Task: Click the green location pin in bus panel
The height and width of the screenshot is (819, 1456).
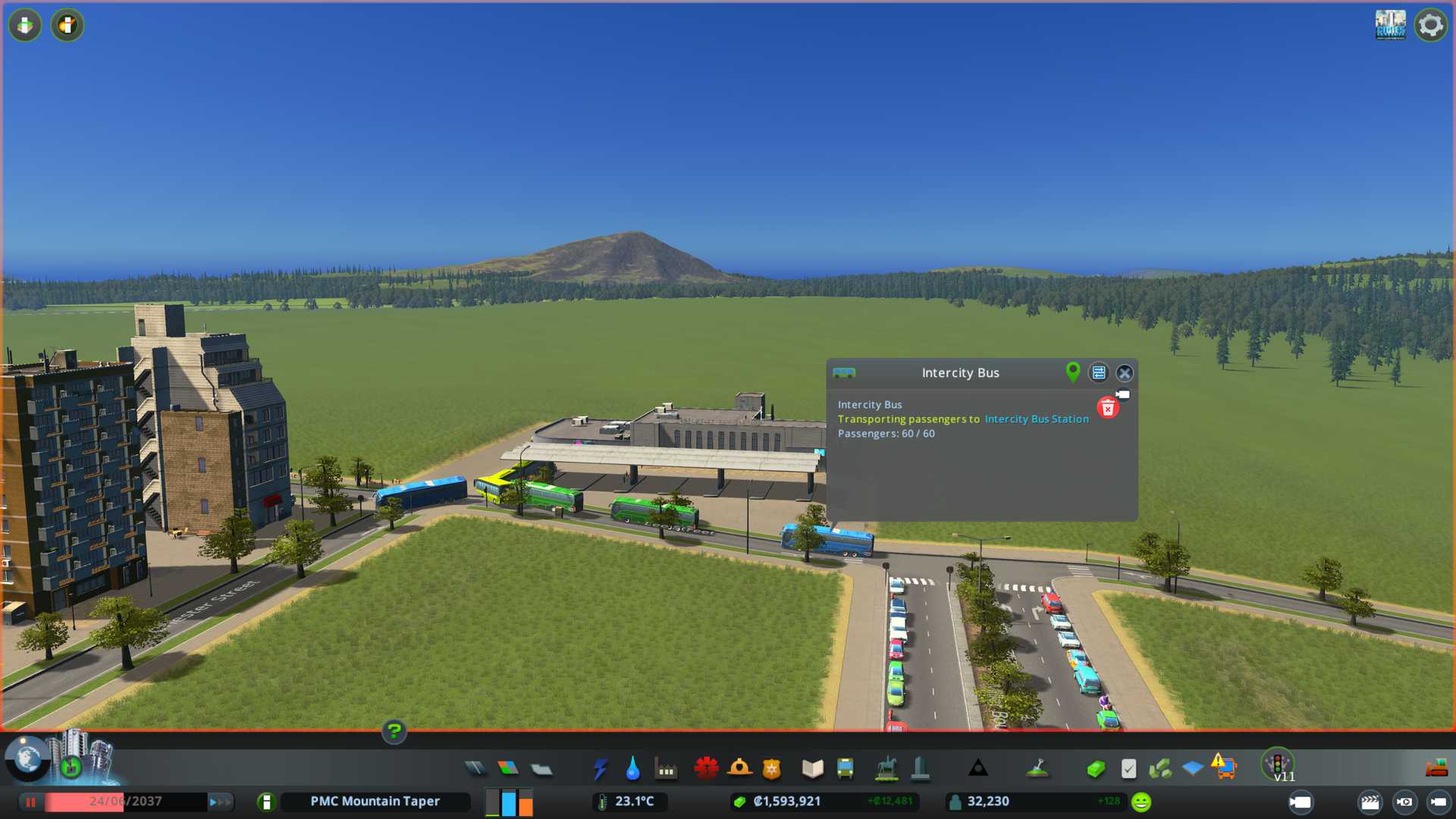Action: coord(1072,372)
